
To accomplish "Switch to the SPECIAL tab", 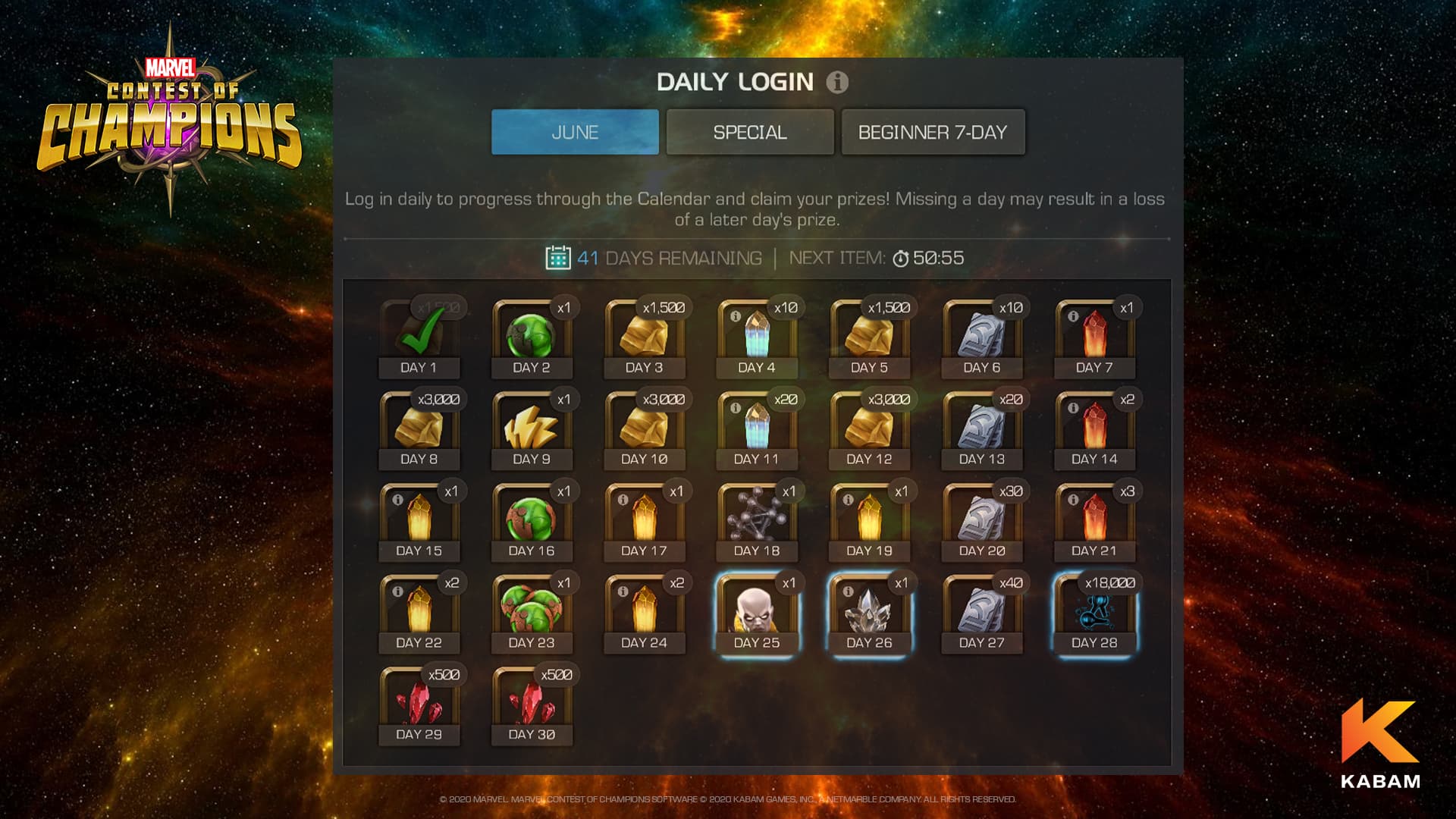I will point(749,132).
